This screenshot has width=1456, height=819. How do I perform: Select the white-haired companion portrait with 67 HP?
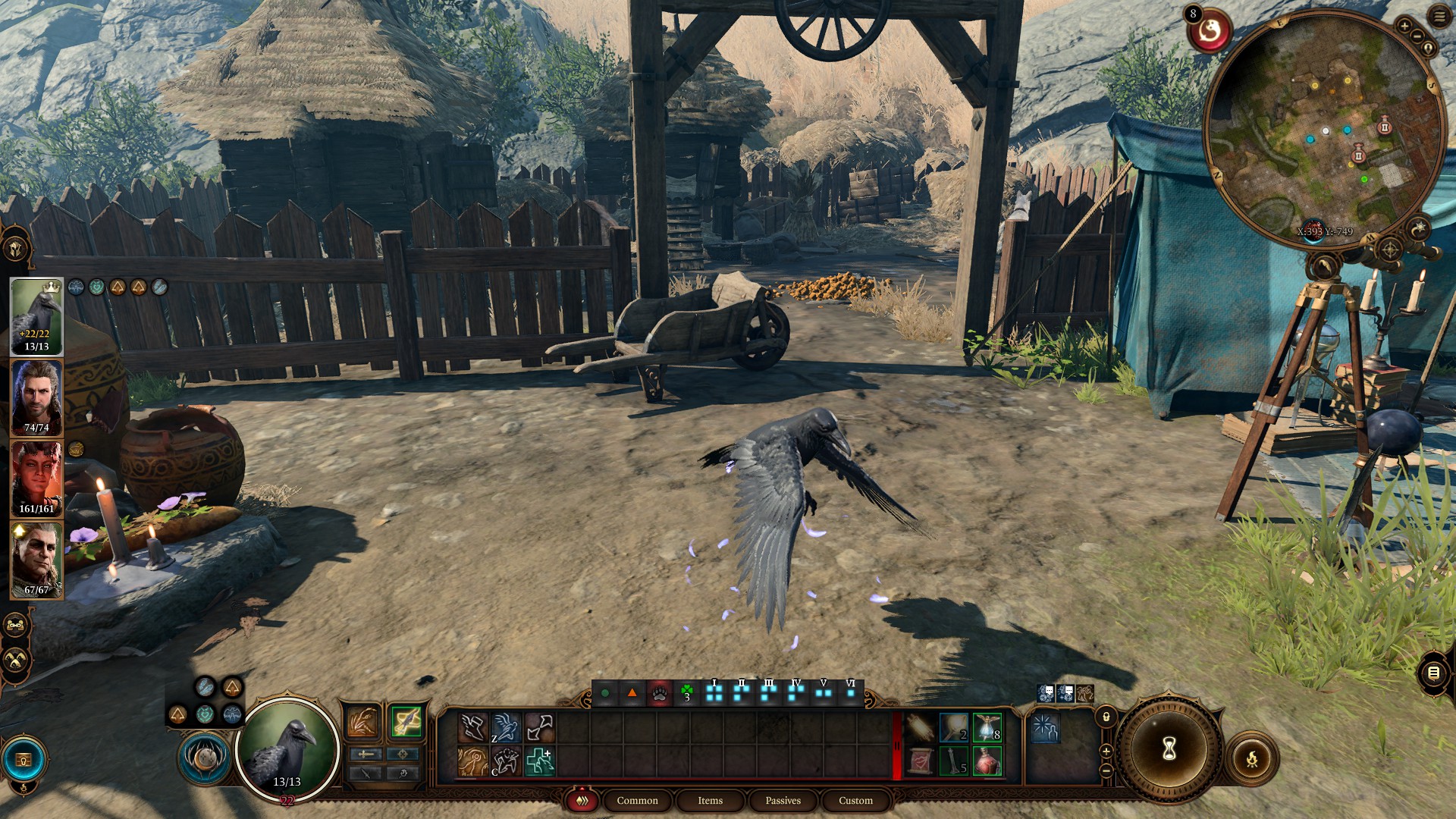coord(36,560)
